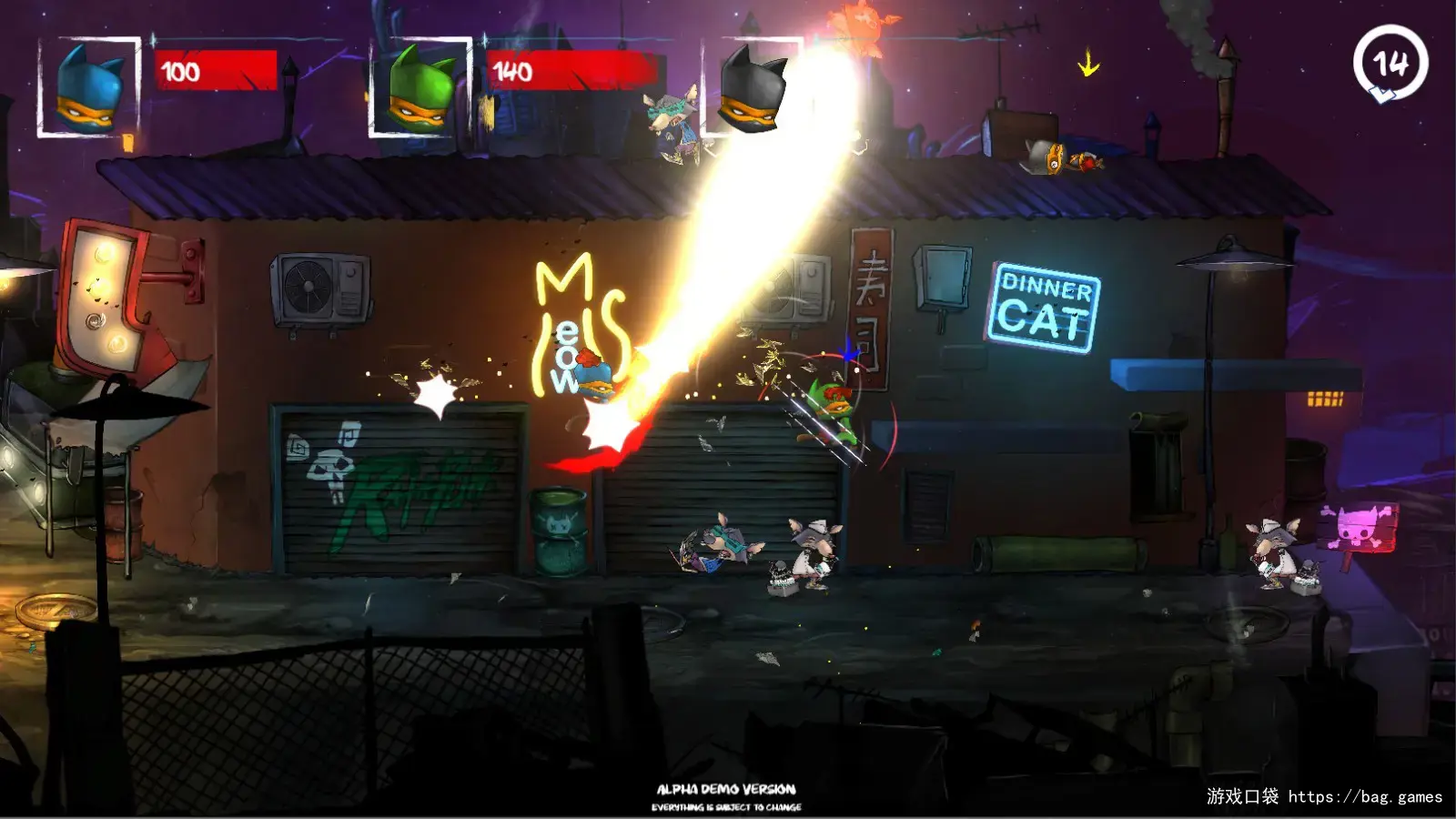This screenshot has height=819, width=1456.
Task: Select the black cat player portrait
Action: coord(752,88)
